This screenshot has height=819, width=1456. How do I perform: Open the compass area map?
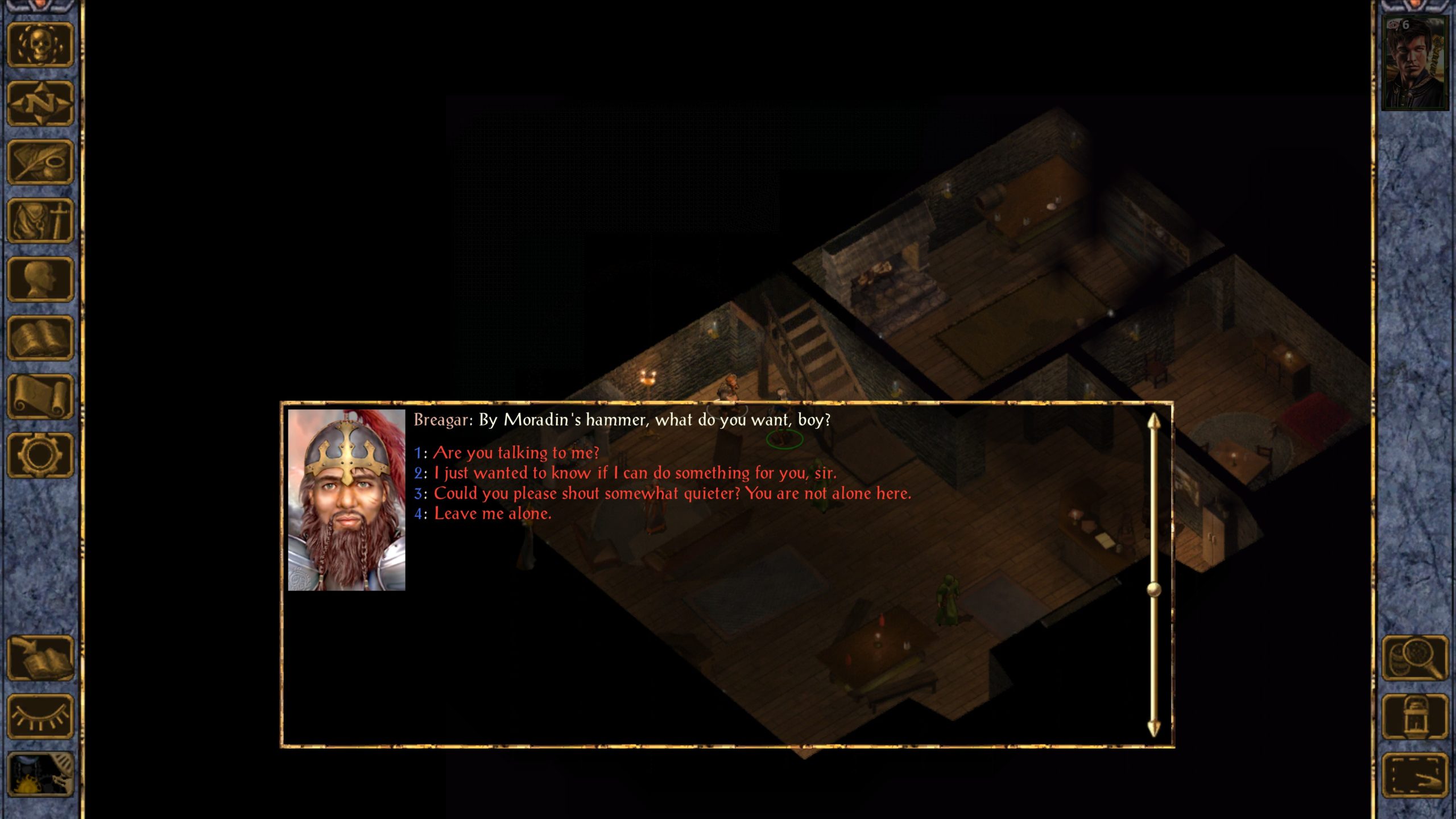40,104
